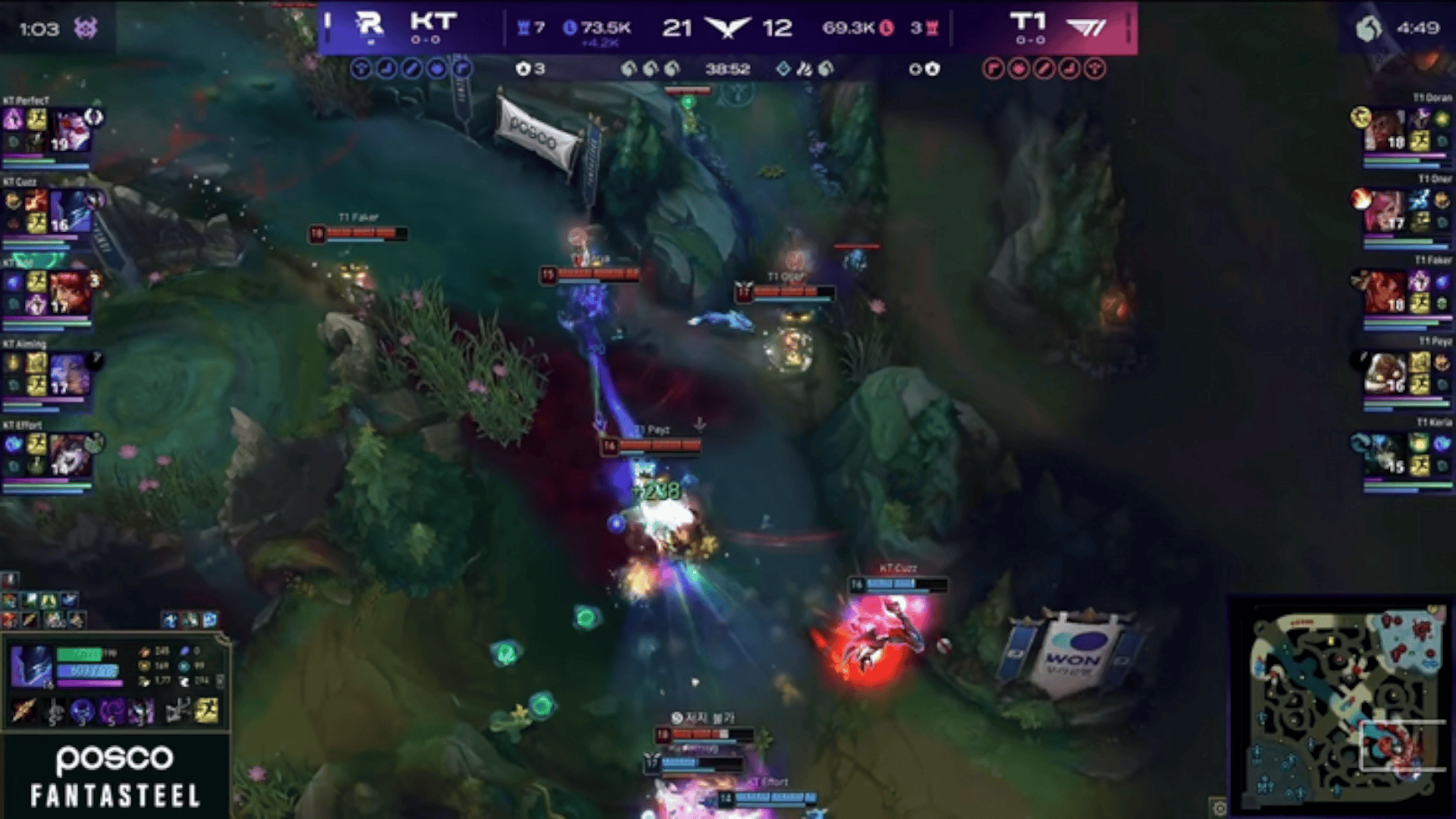The width and height of the screenshot is (1456, 819).
Task: Click the KT team logo on scoreboard
Action: [x=369, y=25]
